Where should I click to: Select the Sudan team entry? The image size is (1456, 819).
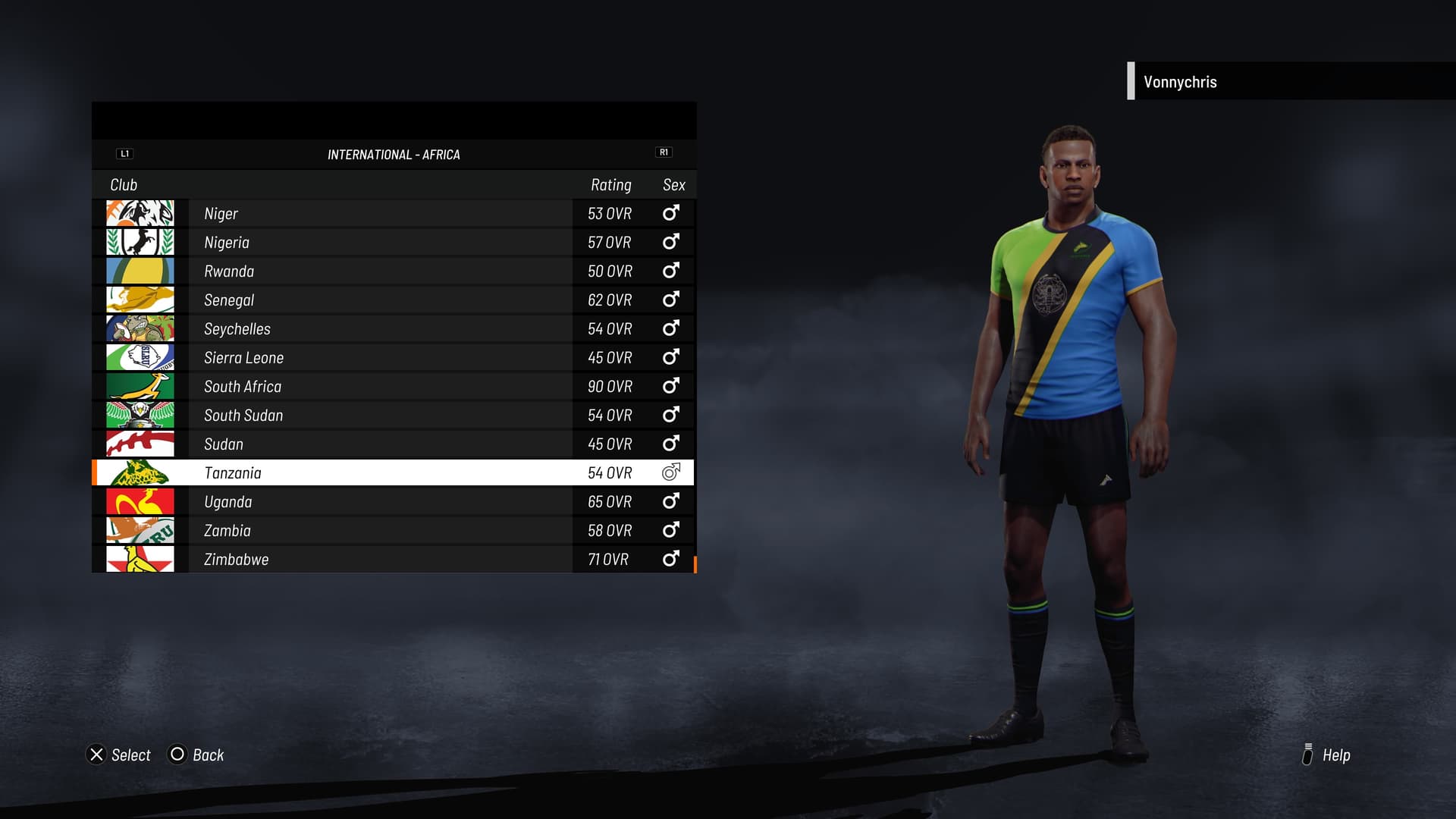tap(393, 444)
